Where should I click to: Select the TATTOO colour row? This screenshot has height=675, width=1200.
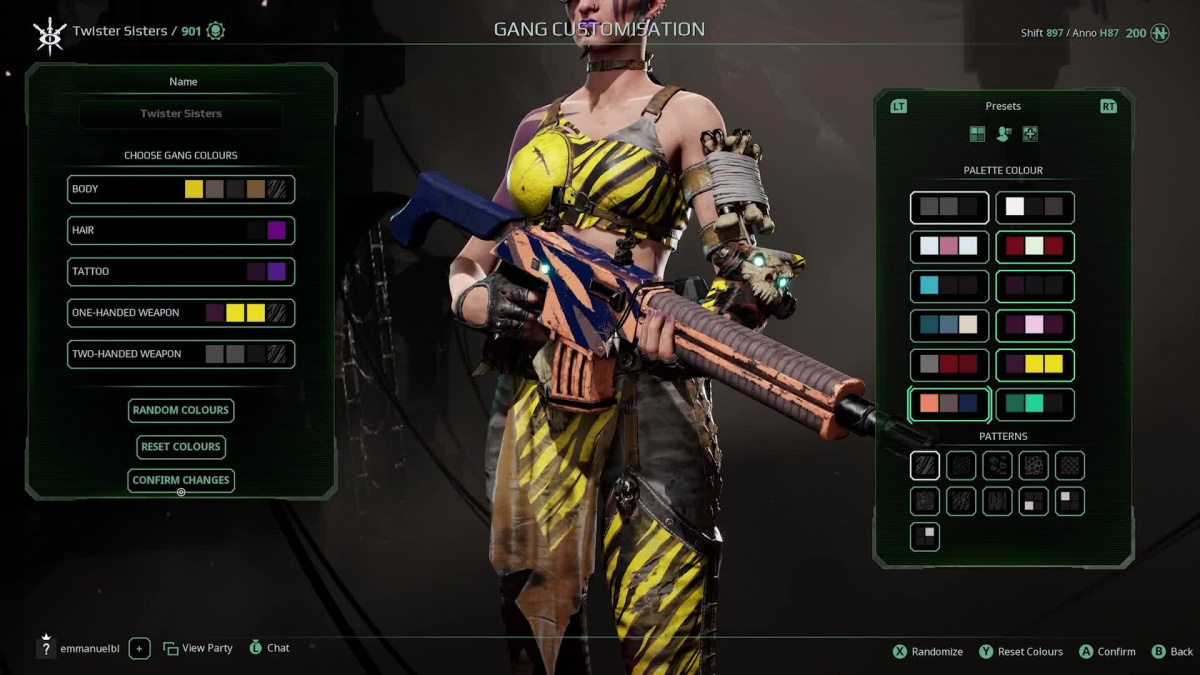(x=181, y=271)
